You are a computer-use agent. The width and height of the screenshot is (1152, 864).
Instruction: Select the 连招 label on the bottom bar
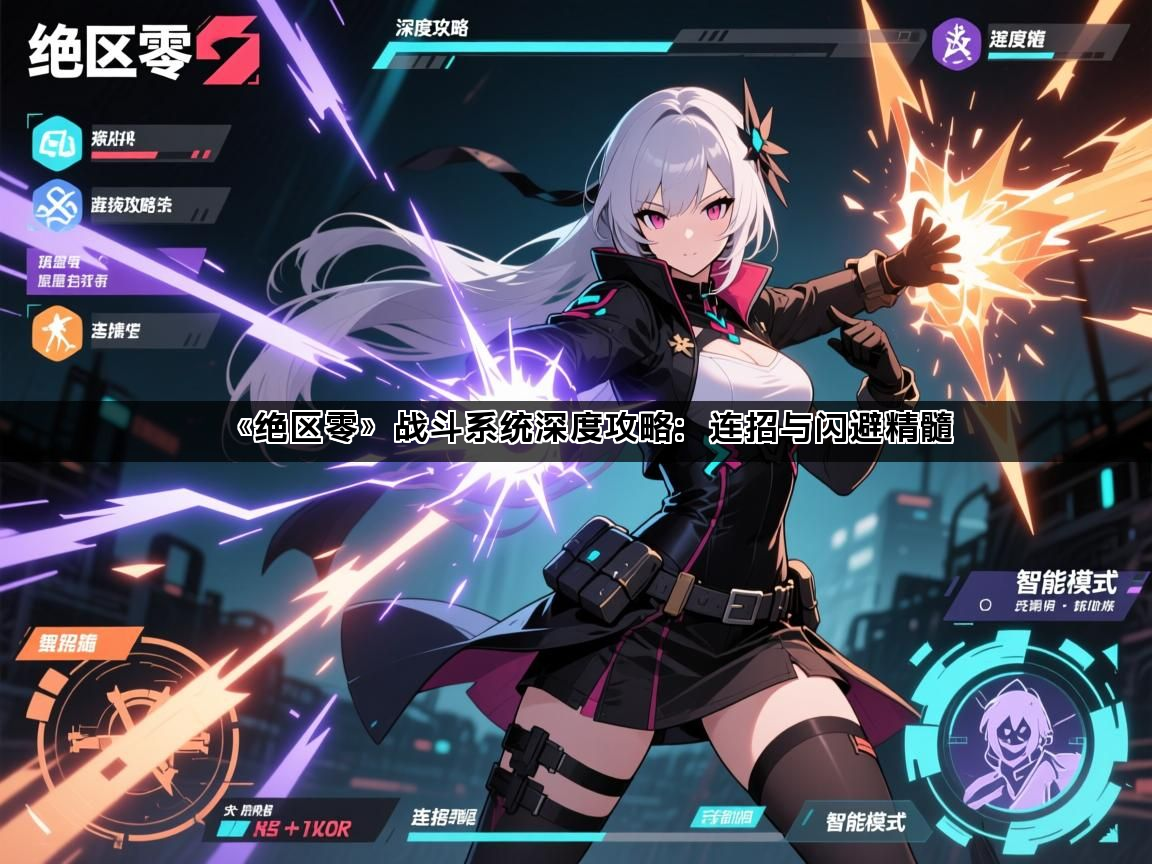tap(444, 818)
